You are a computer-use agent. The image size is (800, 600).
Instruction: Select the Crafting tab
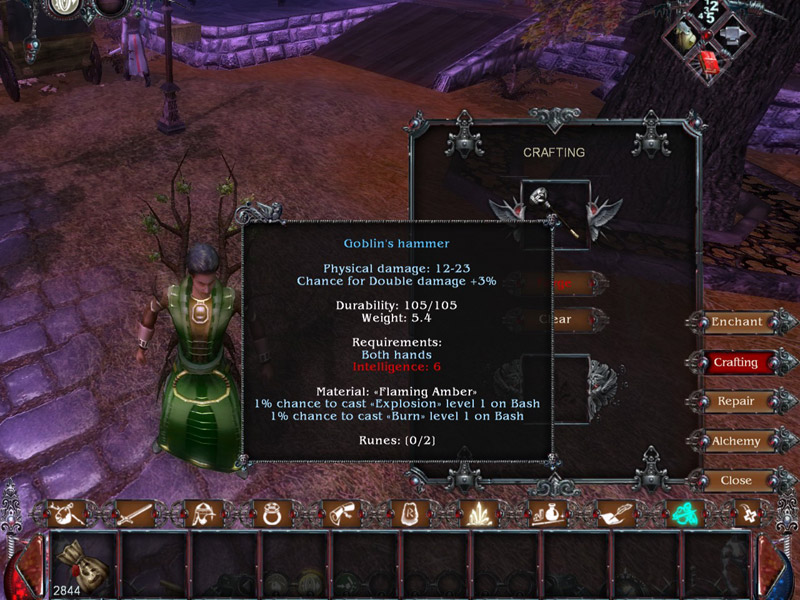[736, 362]
